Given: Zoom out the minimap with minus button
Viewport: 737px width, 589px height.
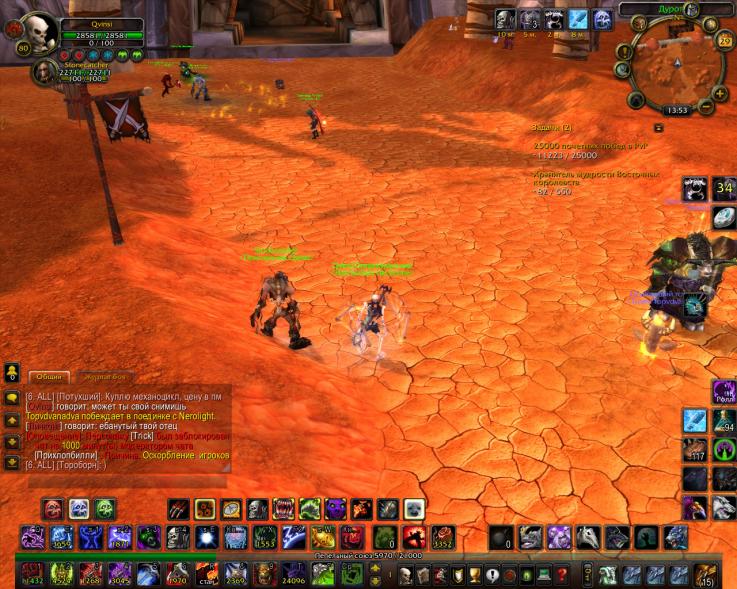Looking at the screenshot, I should (706, 107).
